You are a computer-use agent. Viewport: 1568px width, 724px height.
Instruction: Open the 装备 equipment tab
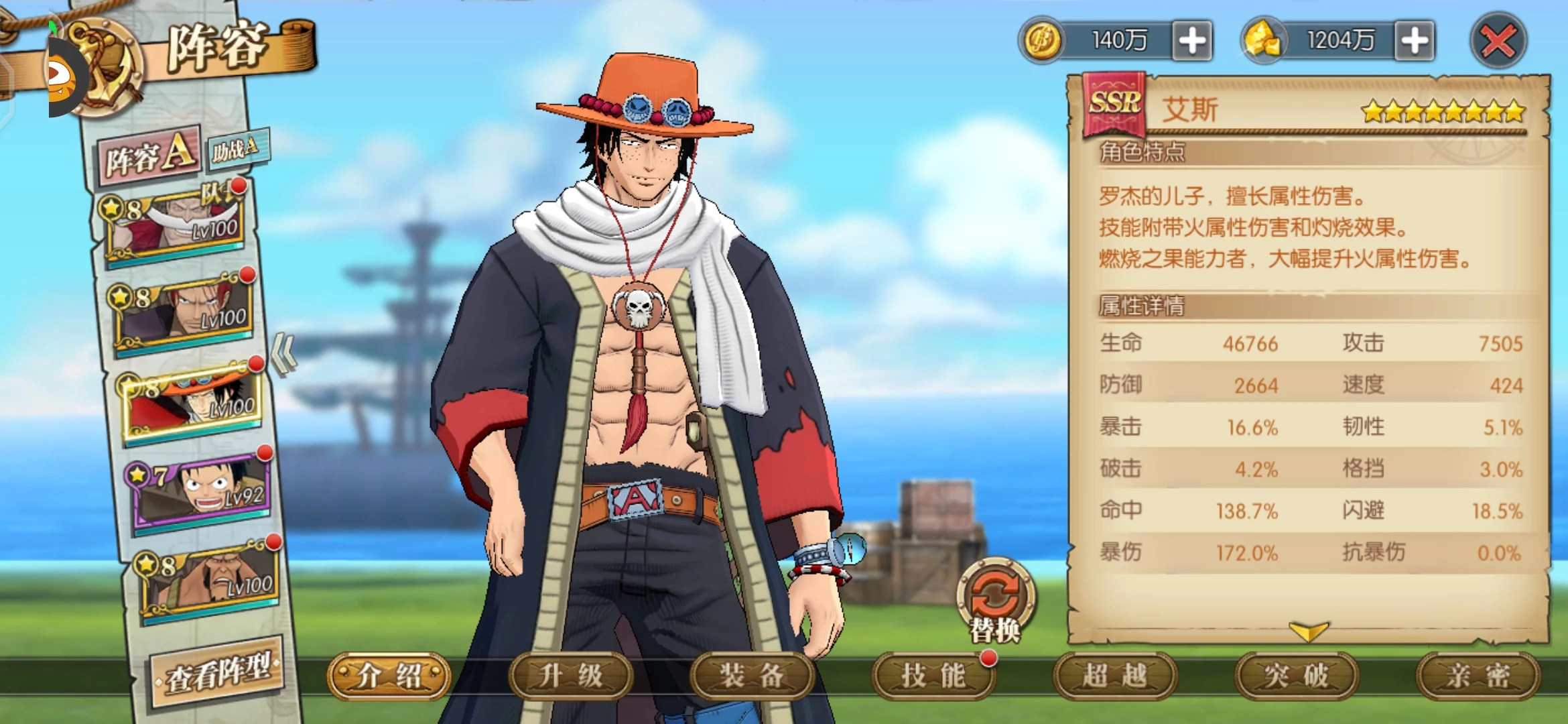pyautogui.click(x=752, y=676)
